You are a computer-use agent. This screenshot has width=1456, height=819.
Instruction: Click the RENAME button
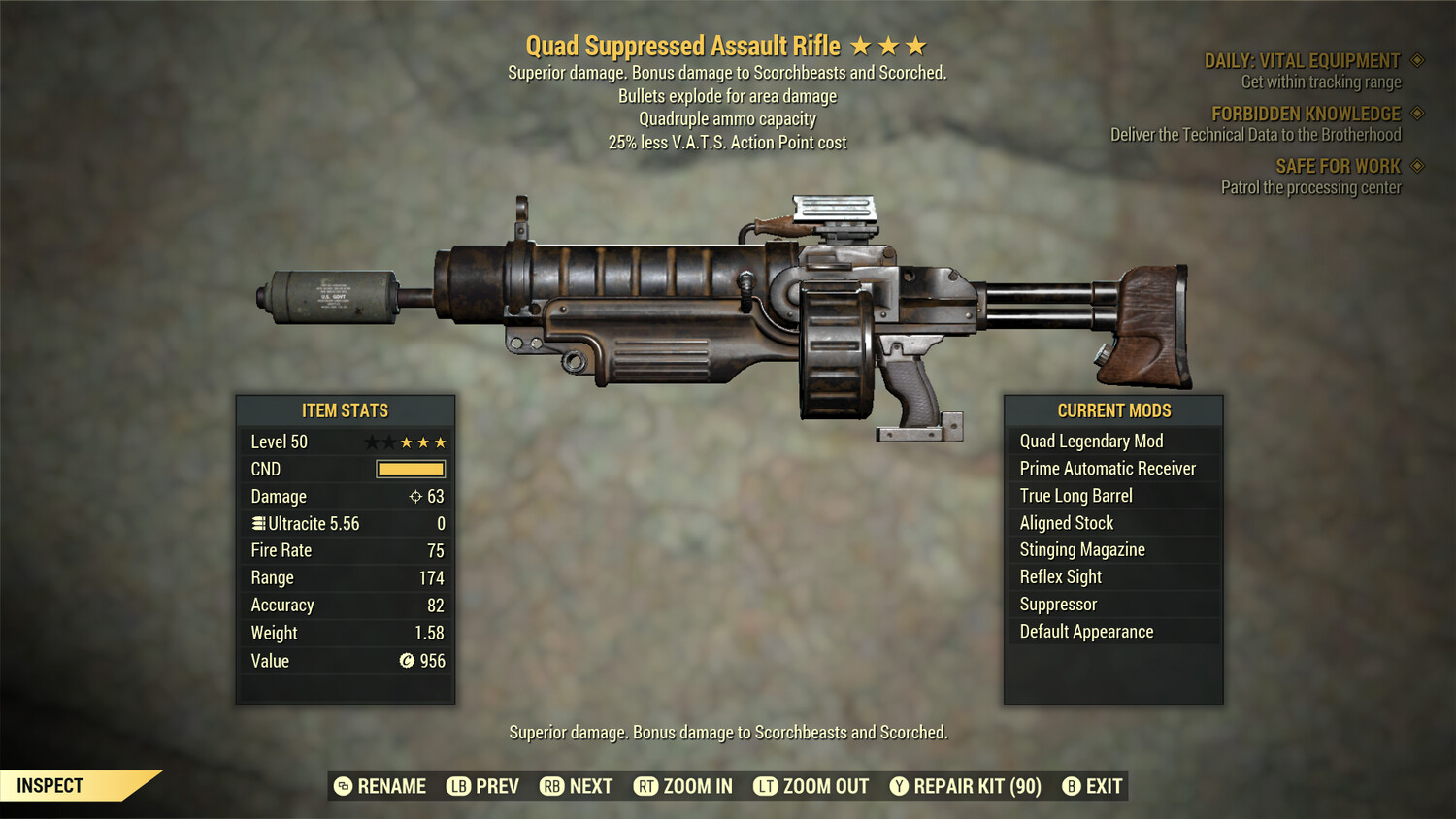click(381, 786)
